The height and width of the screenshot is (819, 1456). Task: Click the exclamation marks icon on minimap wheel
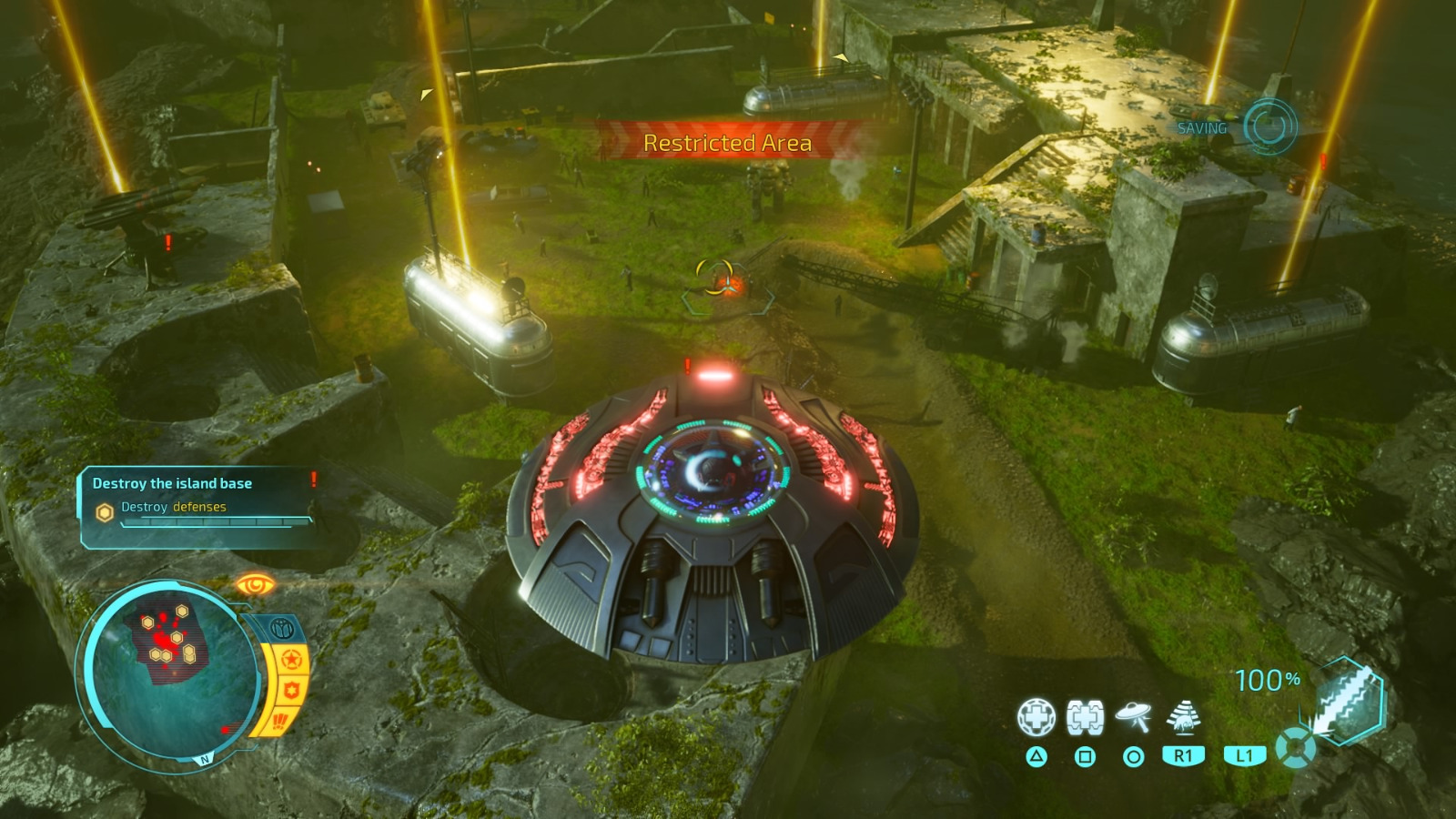tap(280, 722)
